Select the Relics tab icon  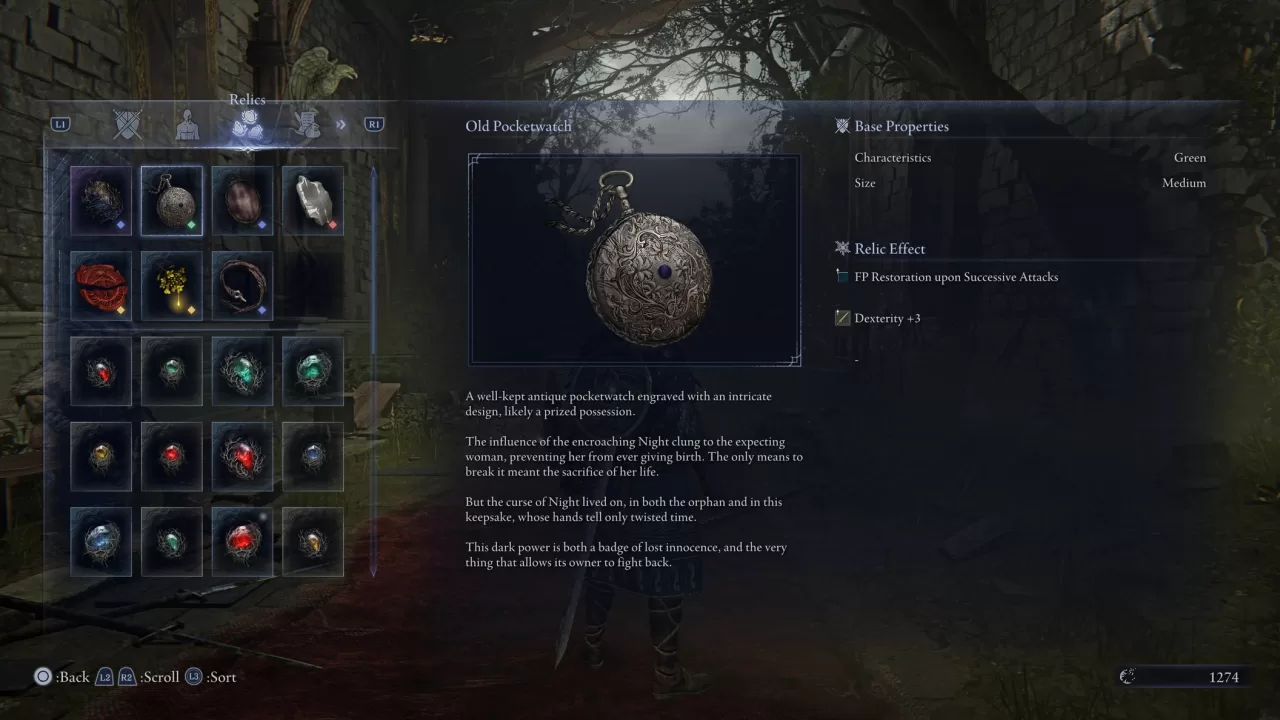(247, 124)
